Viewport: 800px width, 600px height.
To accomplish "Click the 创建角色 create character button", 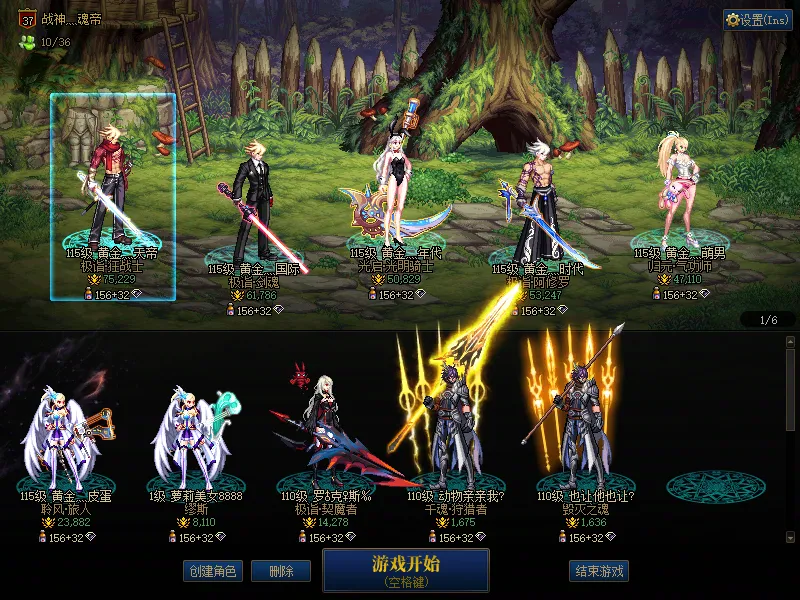I will point(212,571).
